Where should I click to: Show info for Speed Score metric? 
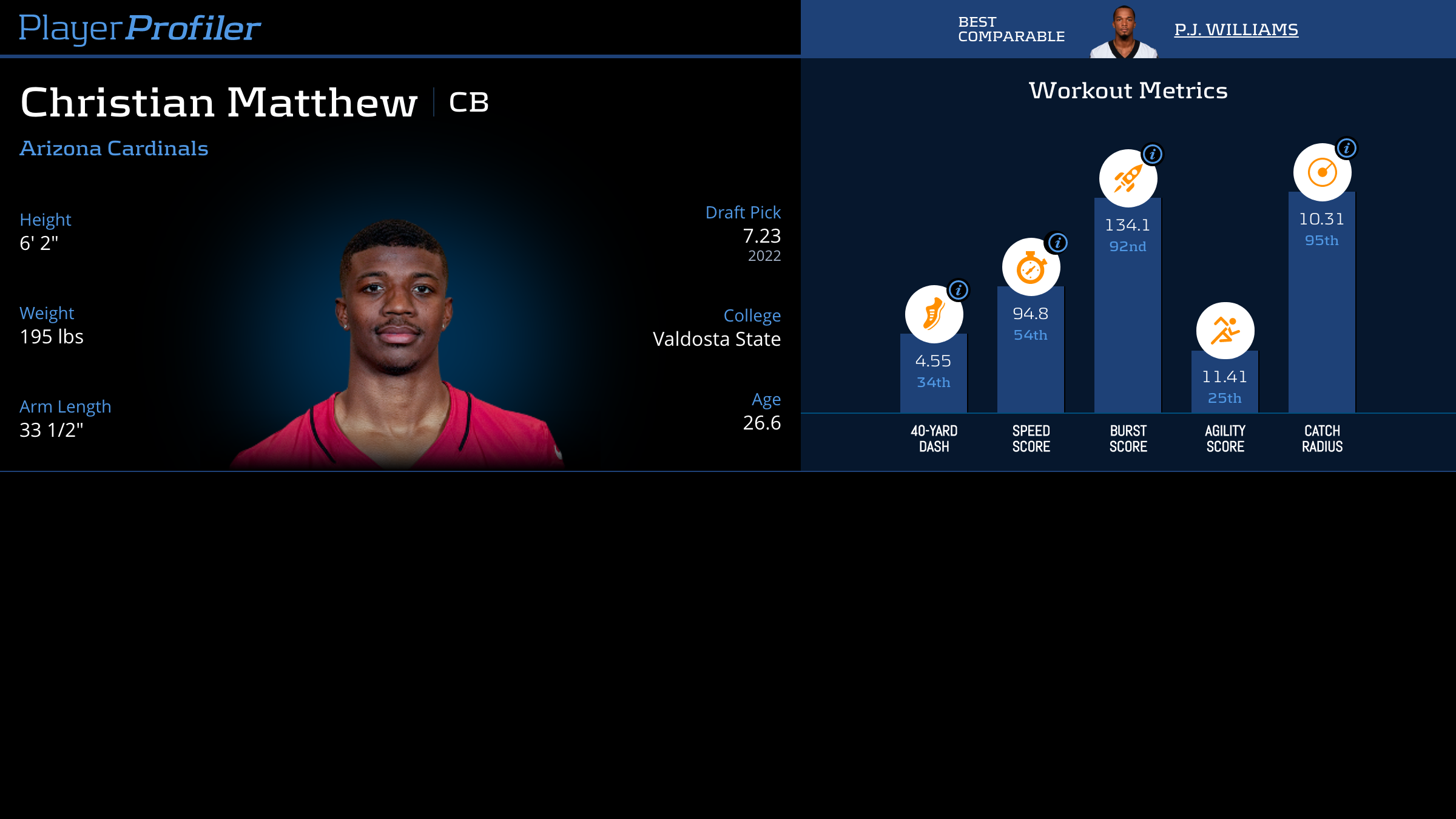point(1057,243)
